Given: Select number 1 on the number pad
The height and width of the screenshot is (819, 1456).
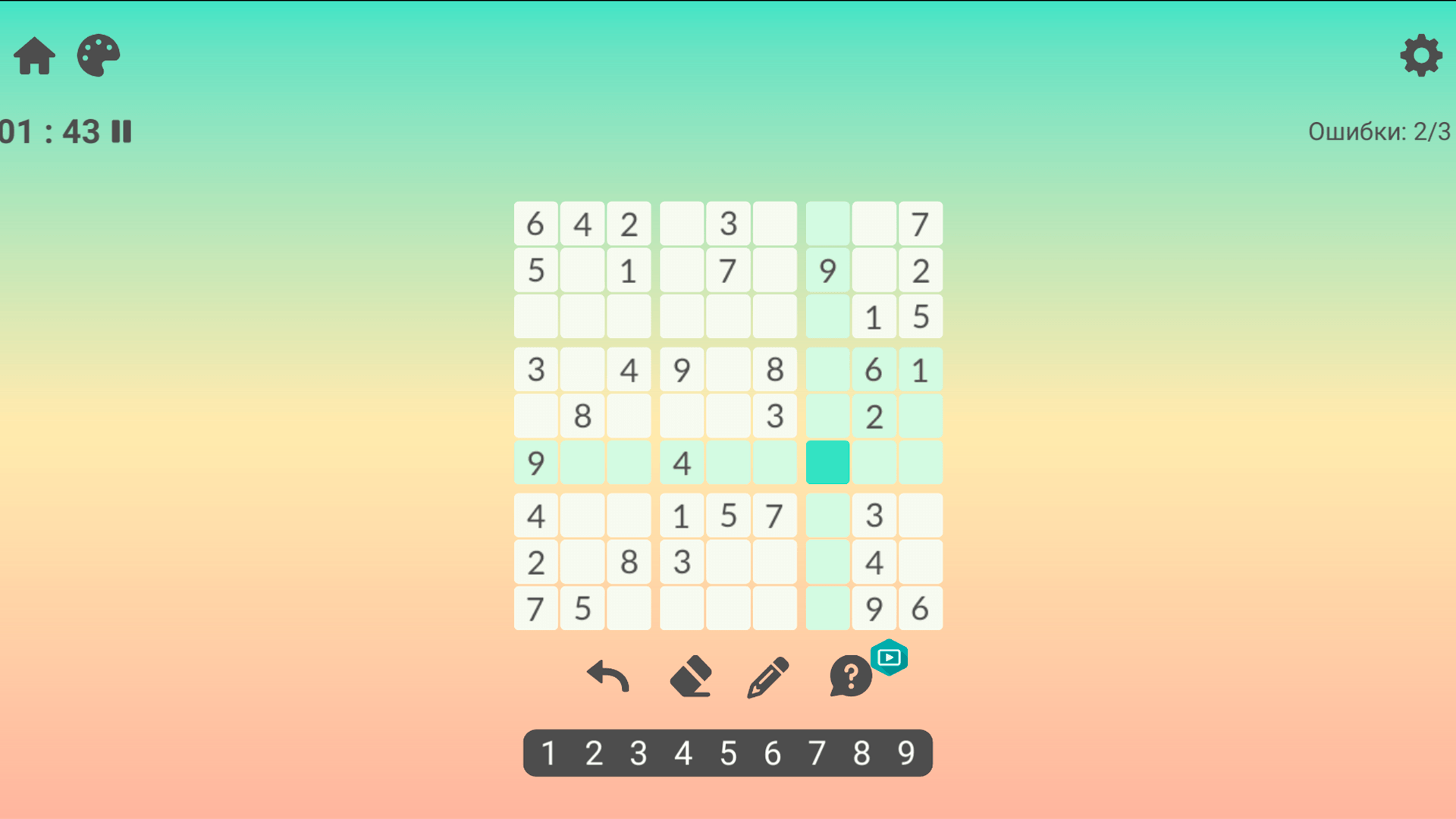Looking at the screenshot, I should tap(549, 753).
